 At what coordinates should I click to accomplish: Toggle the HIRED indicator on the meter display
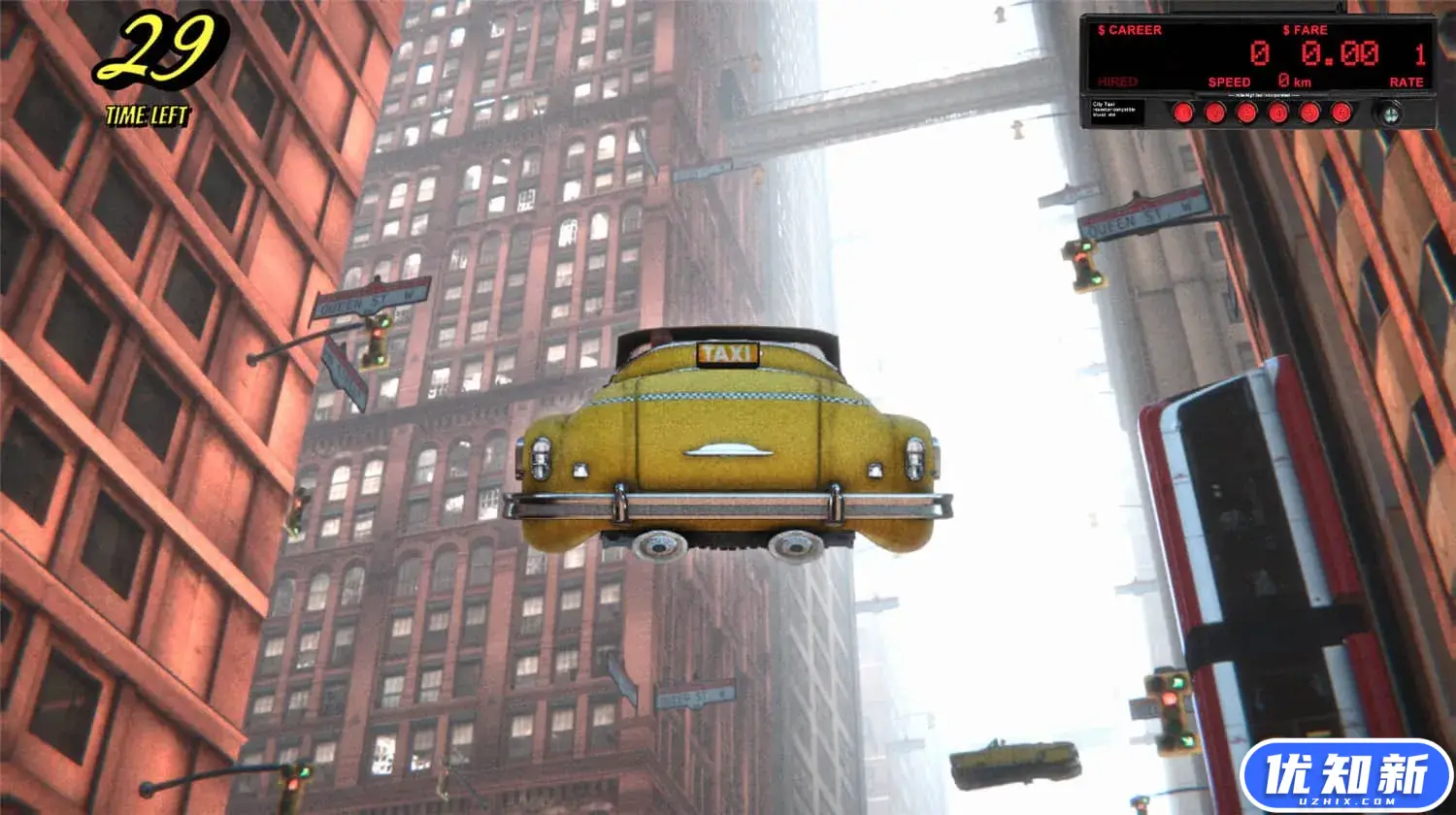[x=1118, y=81]
